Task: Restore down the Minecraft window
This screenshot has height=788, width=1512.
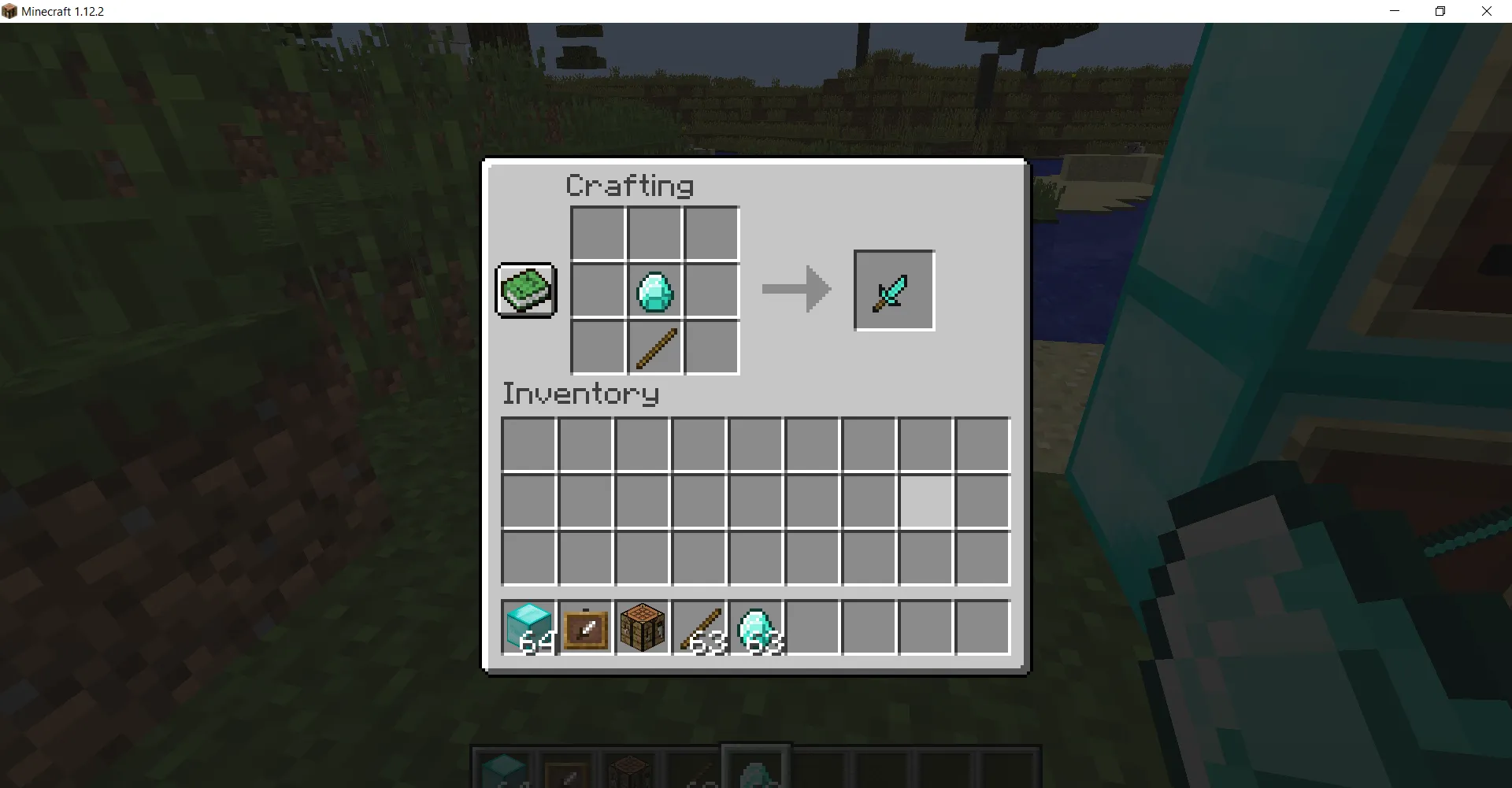Action: [1440, 11]
